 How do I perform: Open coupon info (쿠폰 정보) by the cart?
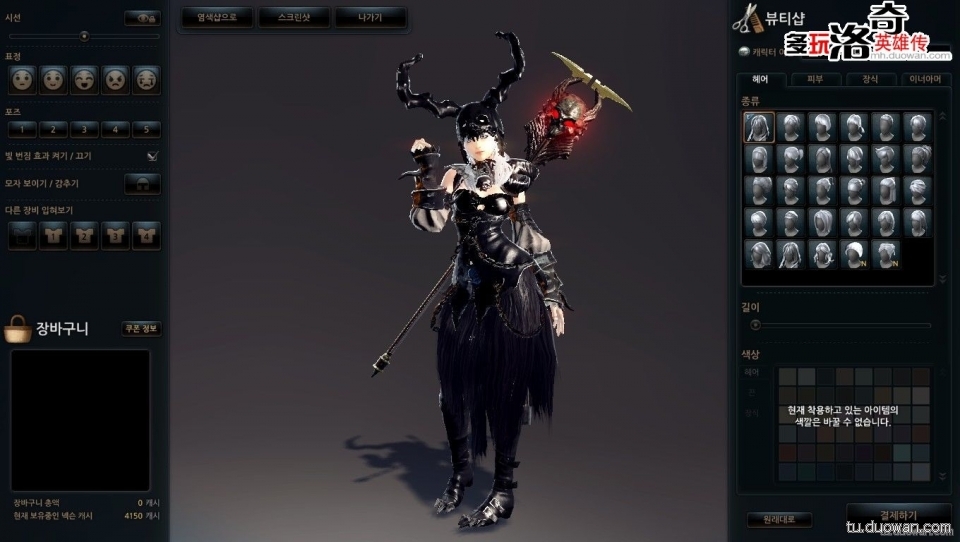coord(141,328)
